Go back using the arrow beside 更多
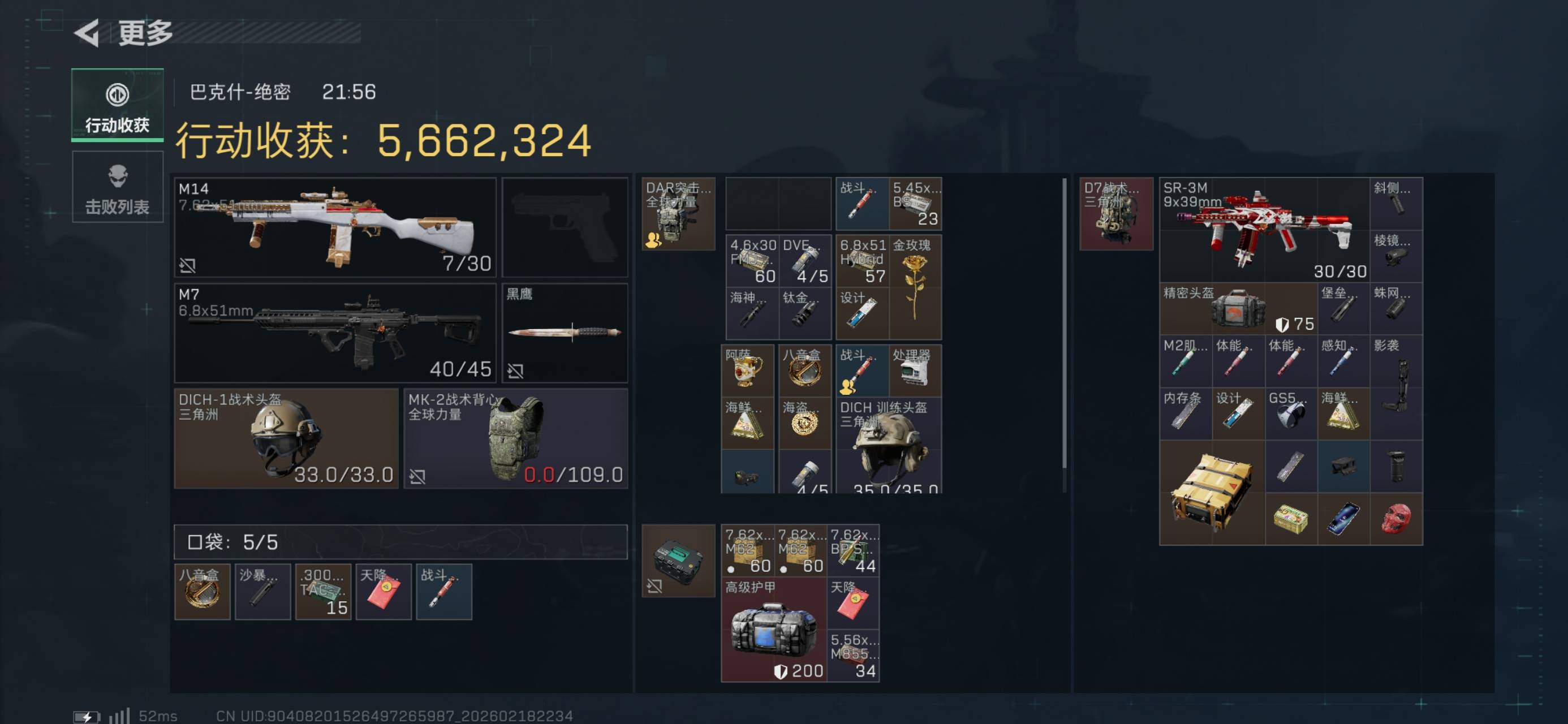Image resolution: width=1568 pixels, height=724 pixels. click(87, 33)
